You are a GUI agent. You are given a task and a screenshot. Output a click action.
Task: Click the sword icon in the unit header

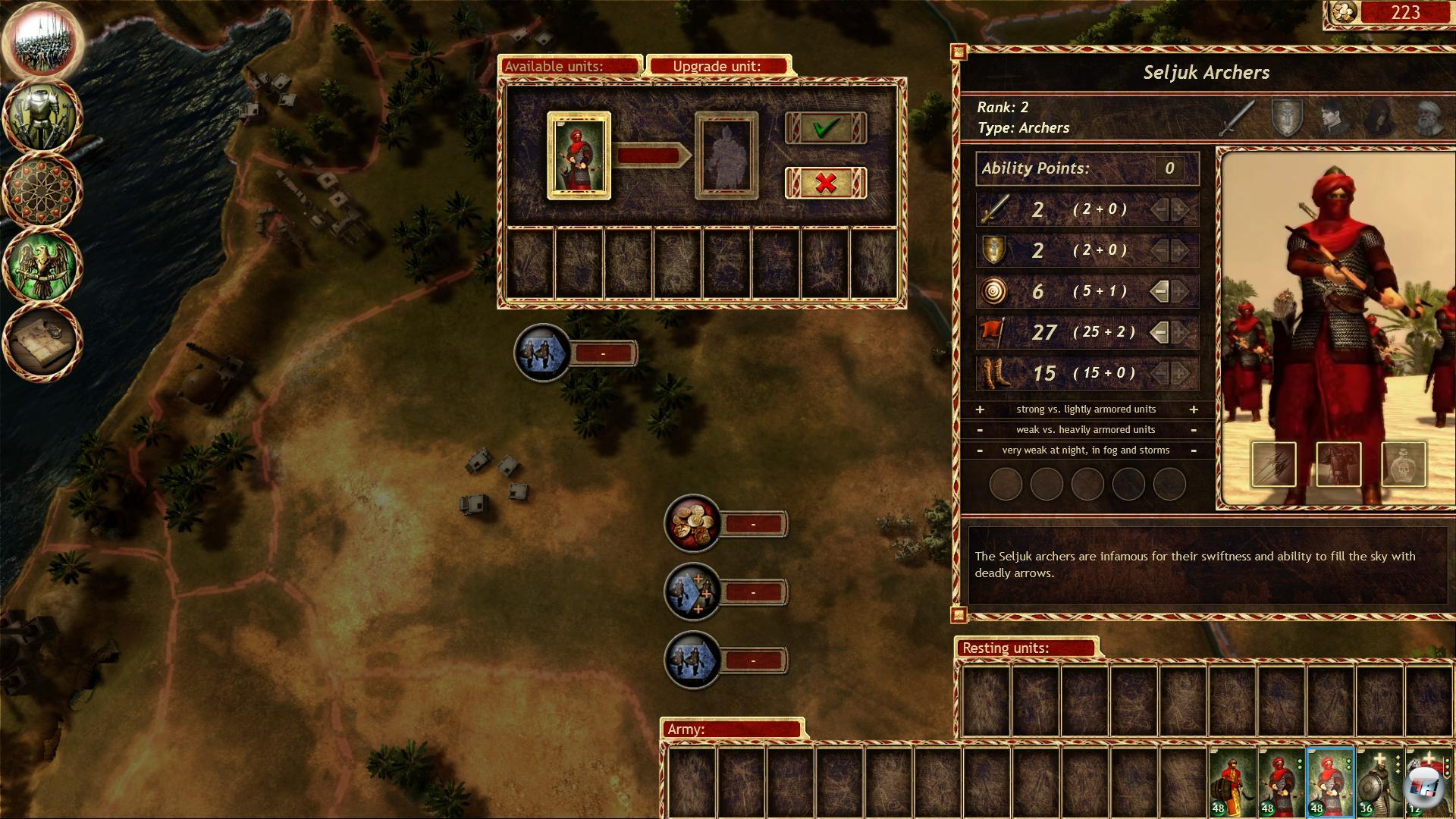tap(1238, 118)
